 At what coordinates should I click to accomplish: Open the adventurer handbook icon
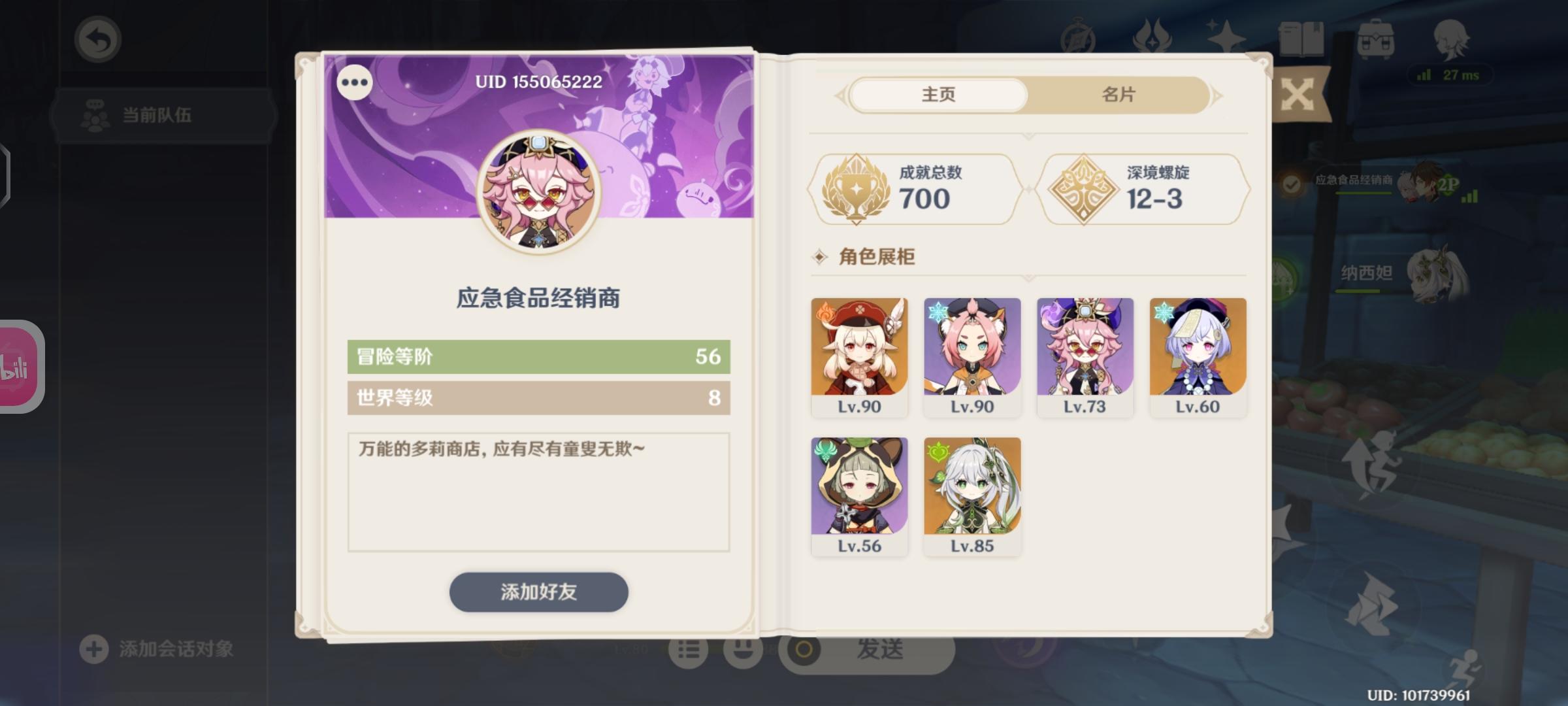[x=1078, y=36]
